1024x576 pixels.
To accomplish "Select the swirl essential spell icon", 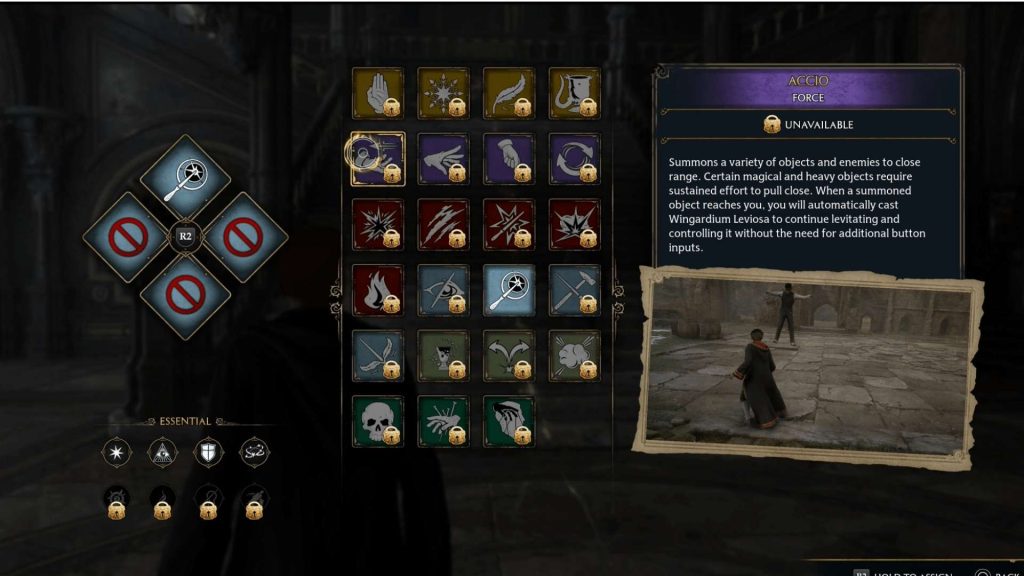I will (x=254, y=453).
